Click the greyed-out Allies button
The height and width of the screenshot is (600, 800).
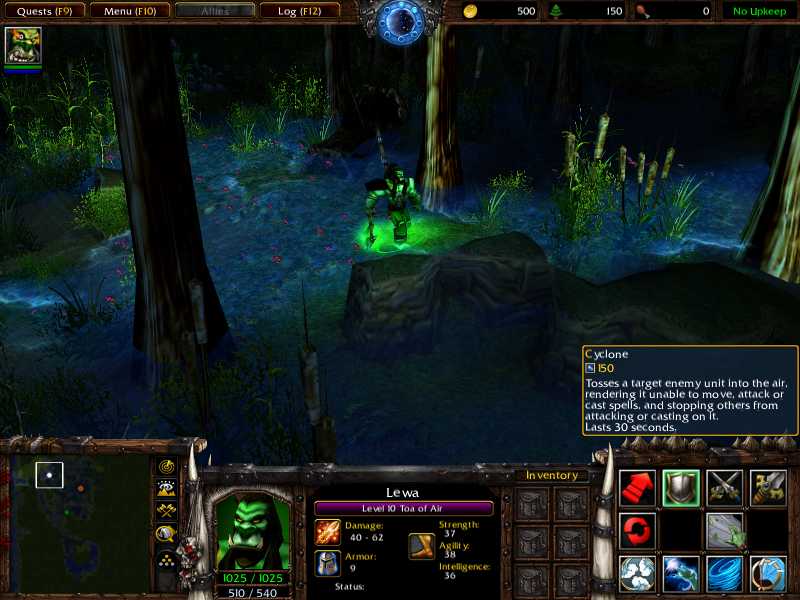tap(214, 11)
